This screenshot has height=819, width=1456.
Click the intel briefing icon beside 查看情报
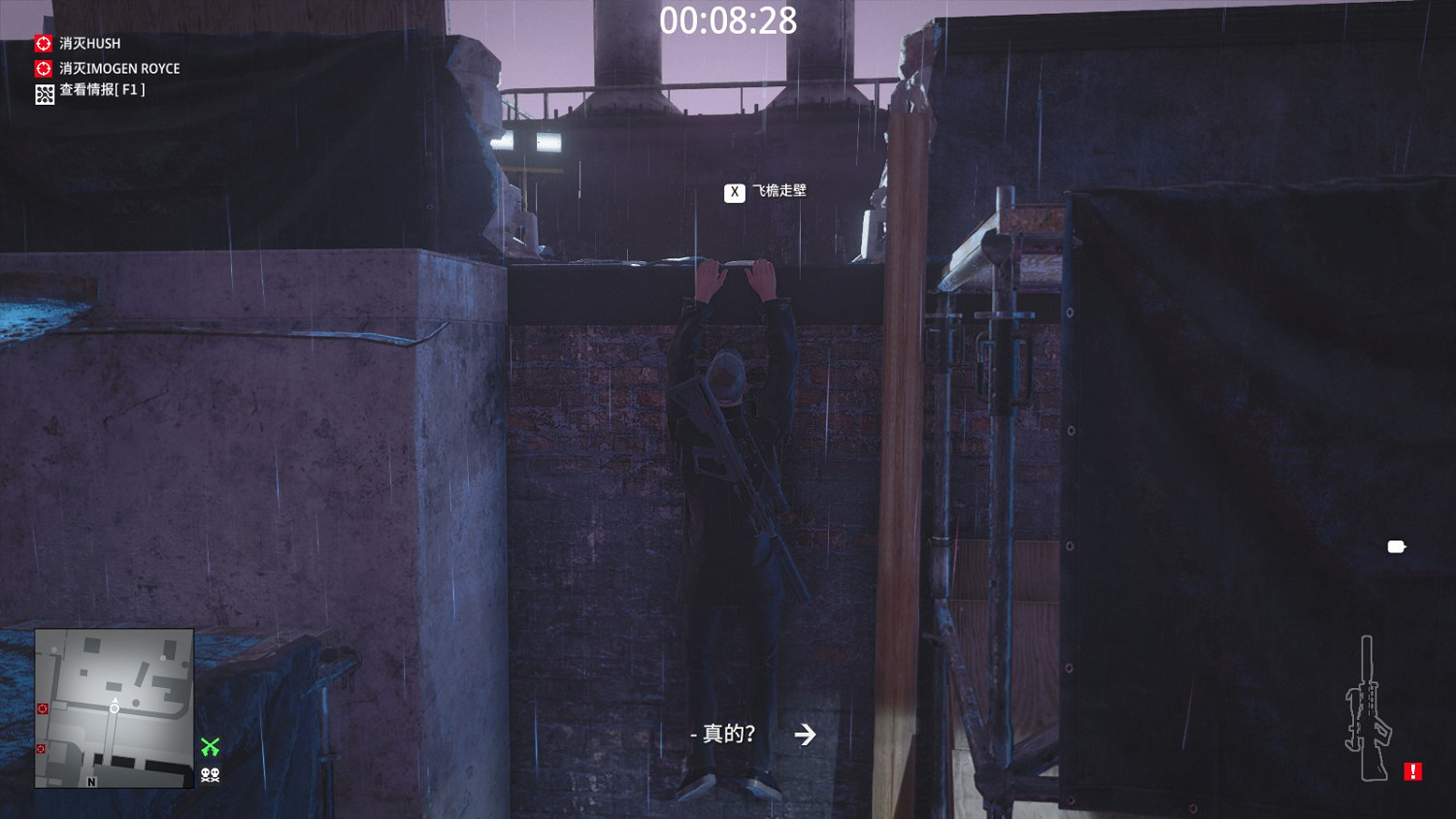[43, 93]
